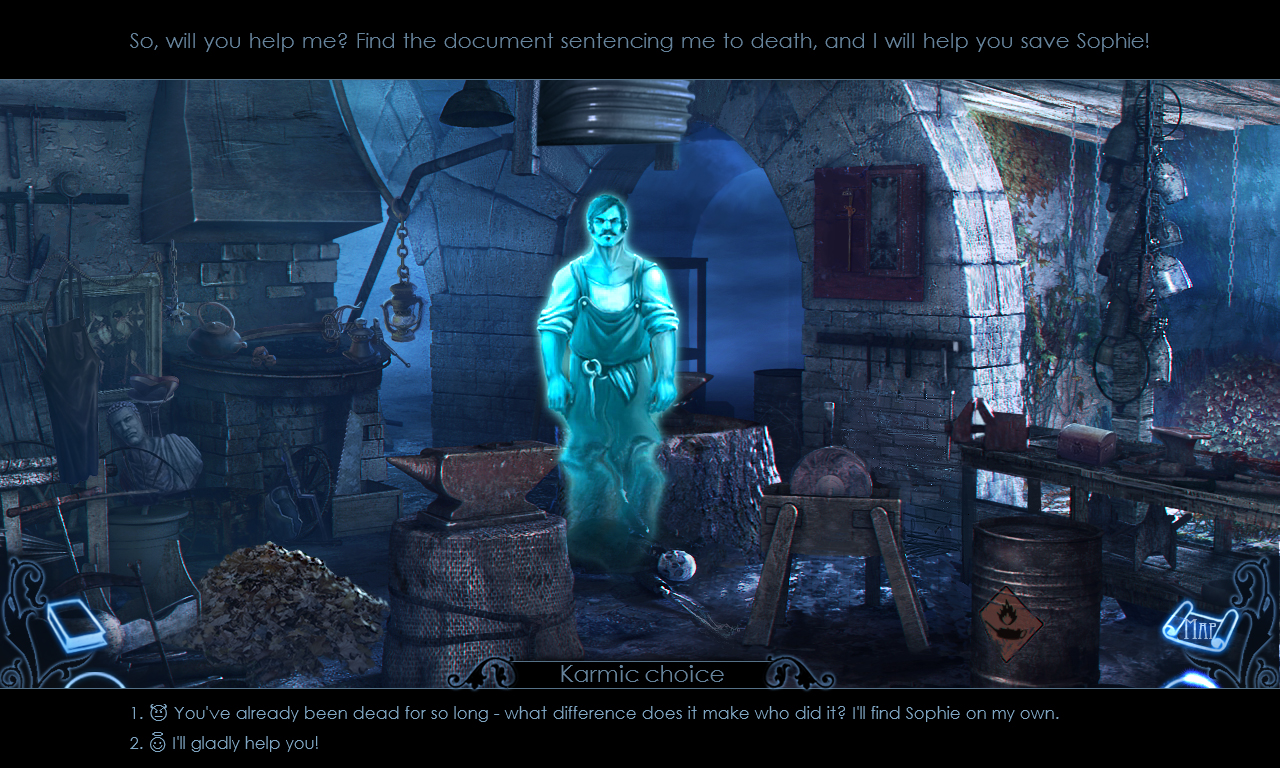The image size is (1280, 768).
Task: Talk to the glowing blacksmith ghost
Action: (x=606, y=320)
